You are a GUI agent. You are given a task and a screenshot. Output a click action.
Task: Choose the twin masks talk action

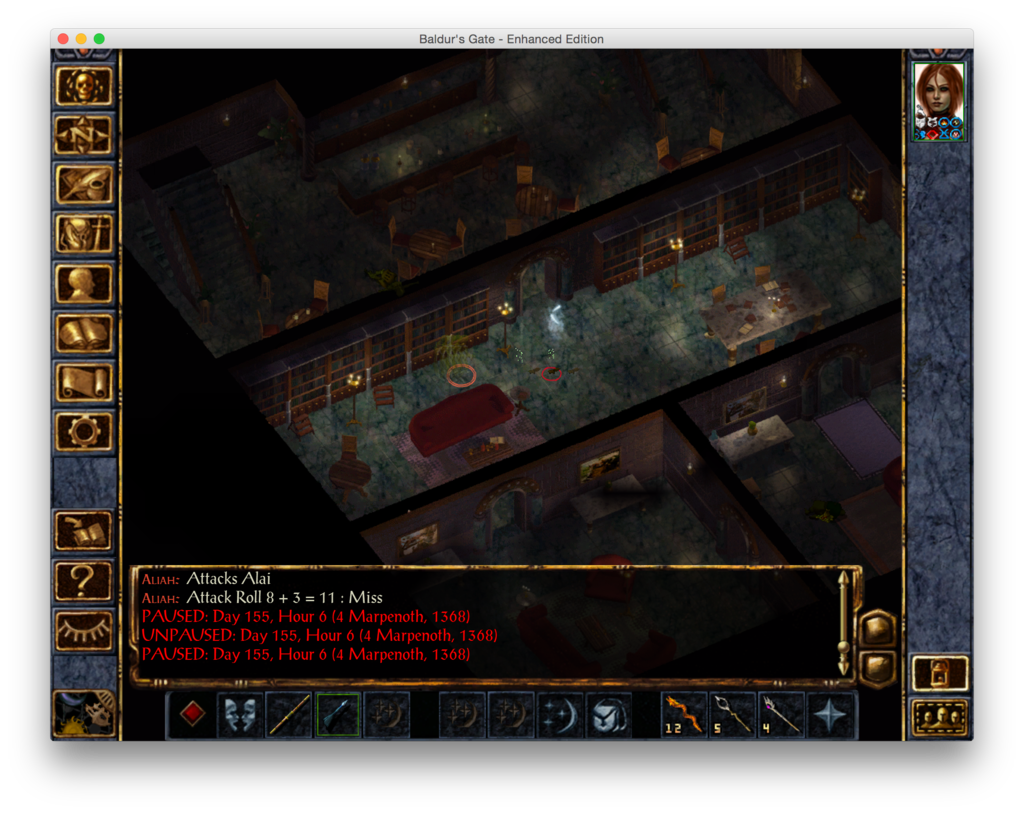click(x=241, y=715)
